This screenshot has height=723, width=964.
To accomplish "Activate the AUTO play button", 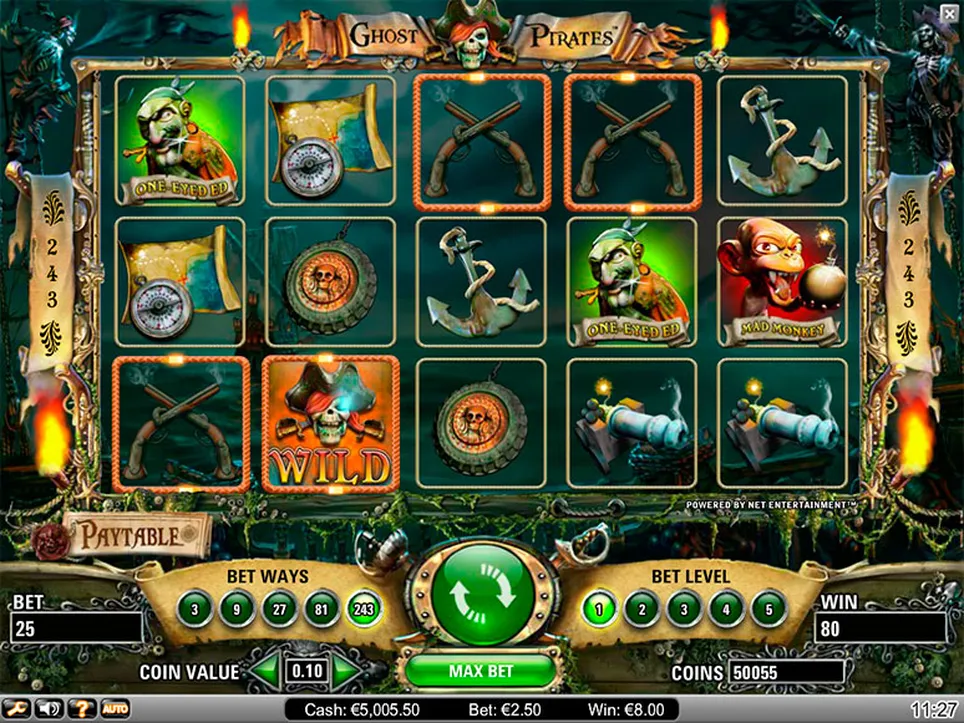I will point(114,709).
